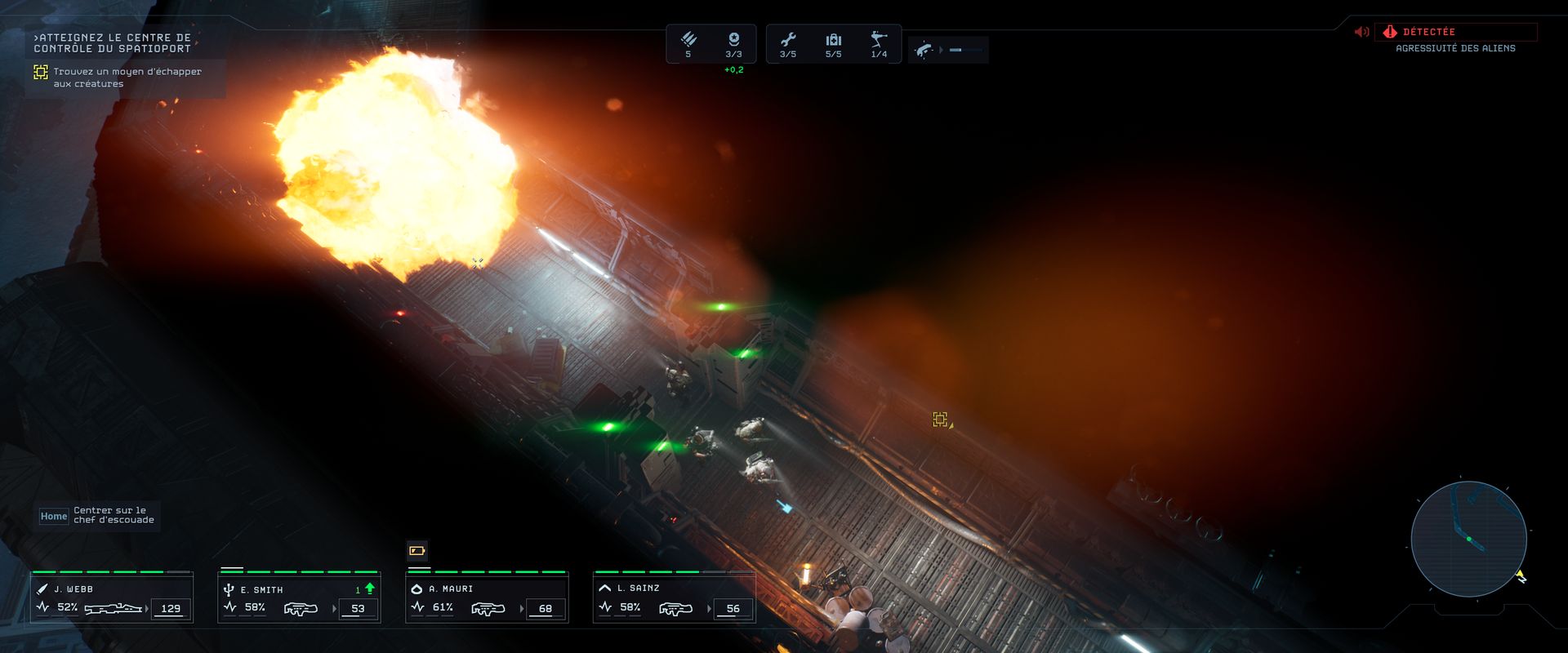This screenshot has height=653, width=1568.
Task: Click the sentry gun resource icon
Action: (879, 39)
